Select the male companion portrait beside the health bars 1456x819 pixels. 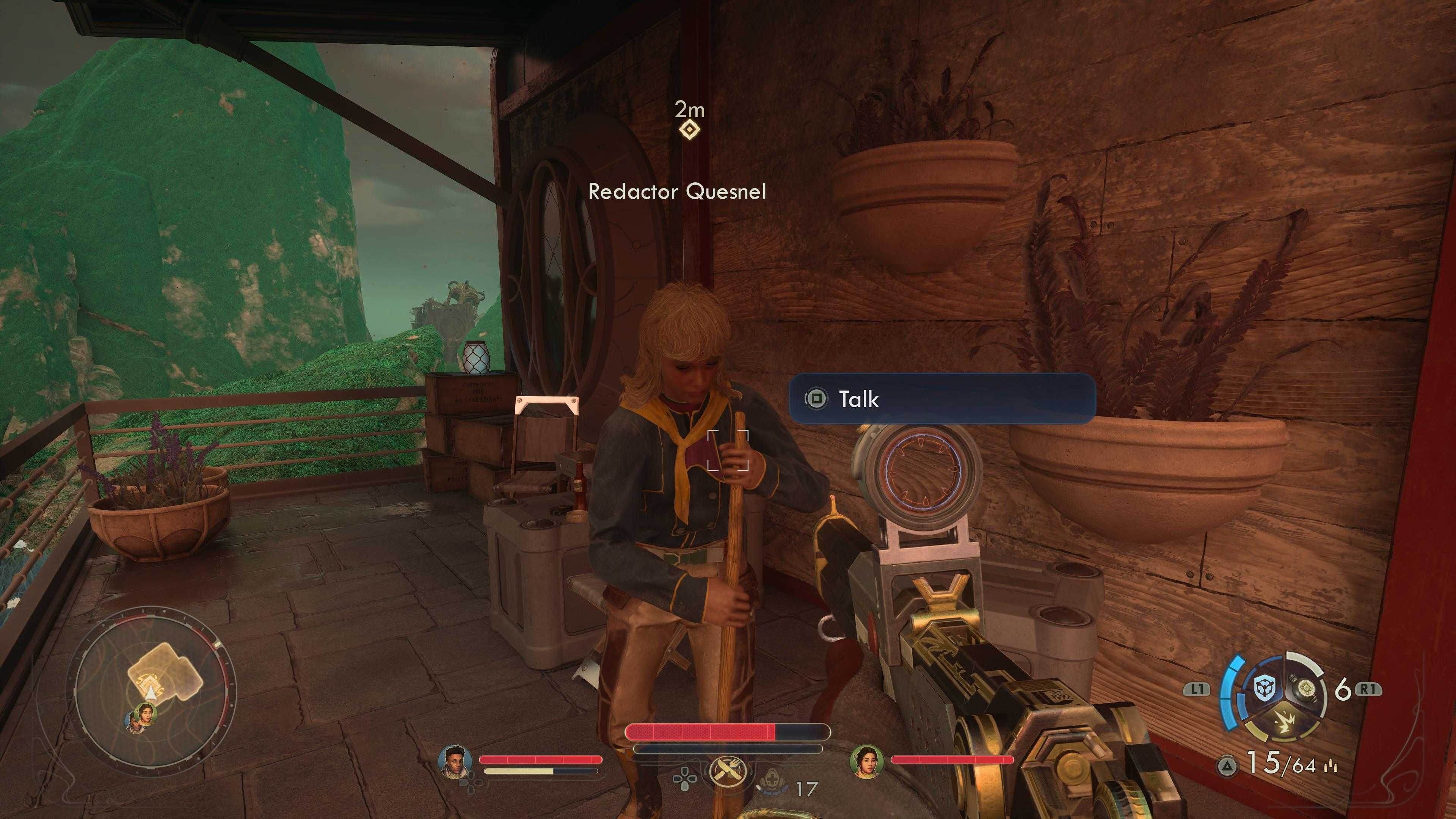(x=455, y=761)
